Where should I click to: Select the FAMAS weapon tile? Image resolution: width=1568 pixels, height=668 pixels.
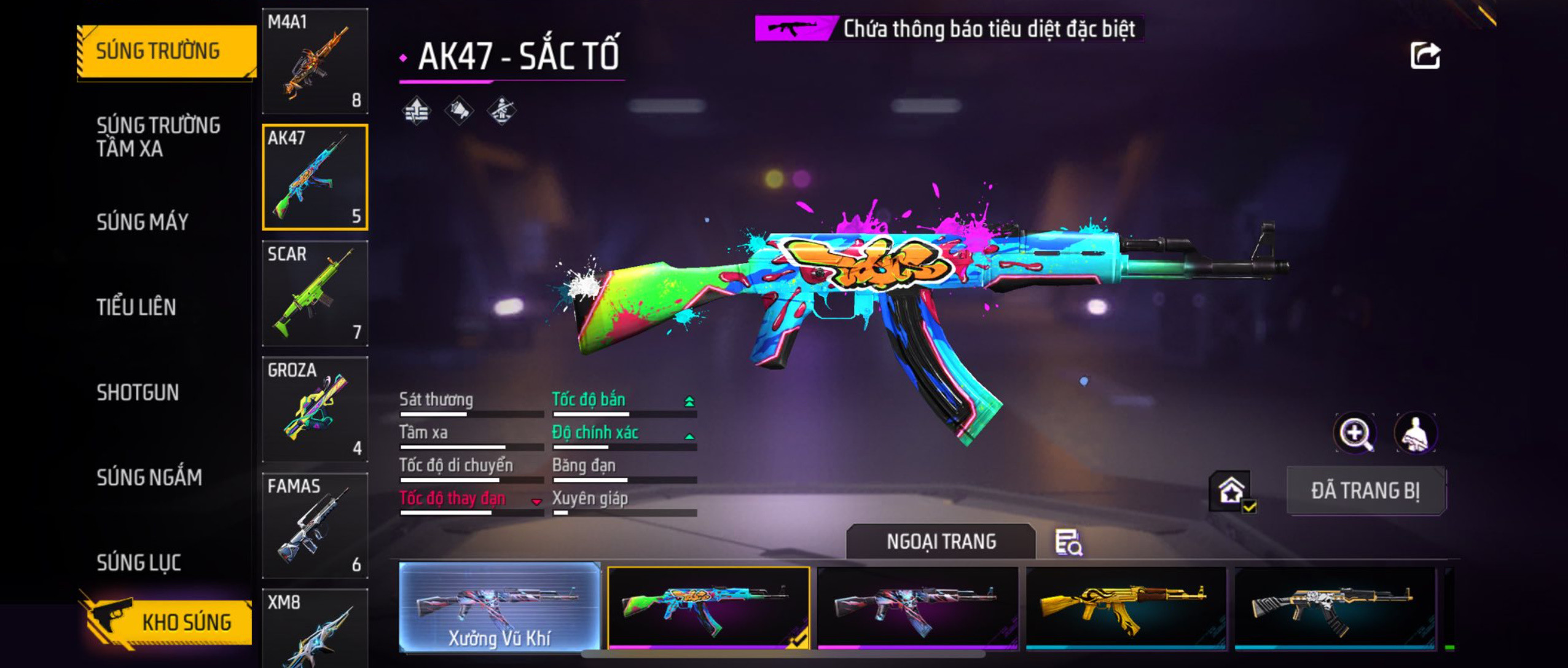[x=315, y=525]
